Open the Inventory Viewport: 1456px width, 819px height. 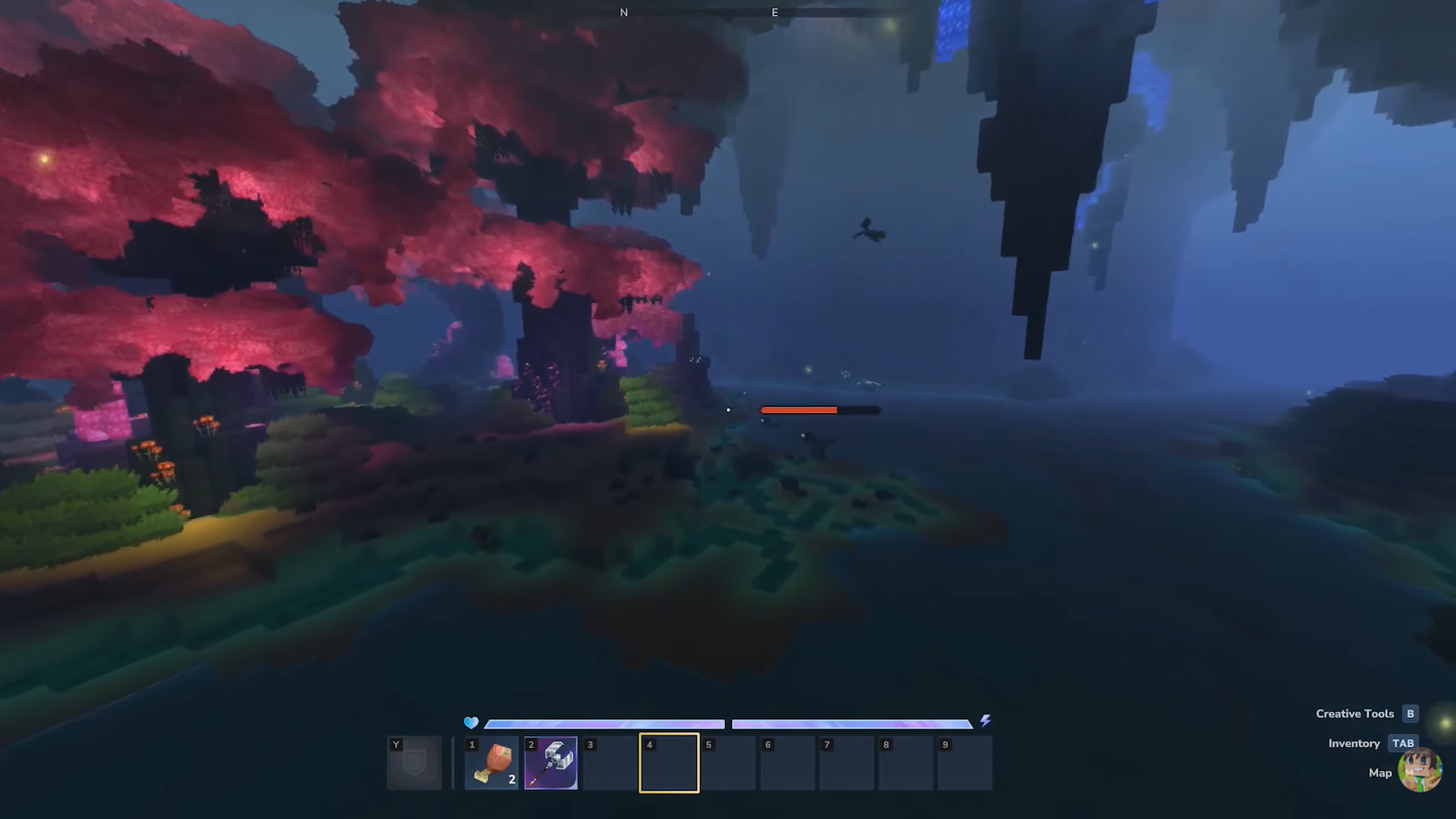(1354, 743)
